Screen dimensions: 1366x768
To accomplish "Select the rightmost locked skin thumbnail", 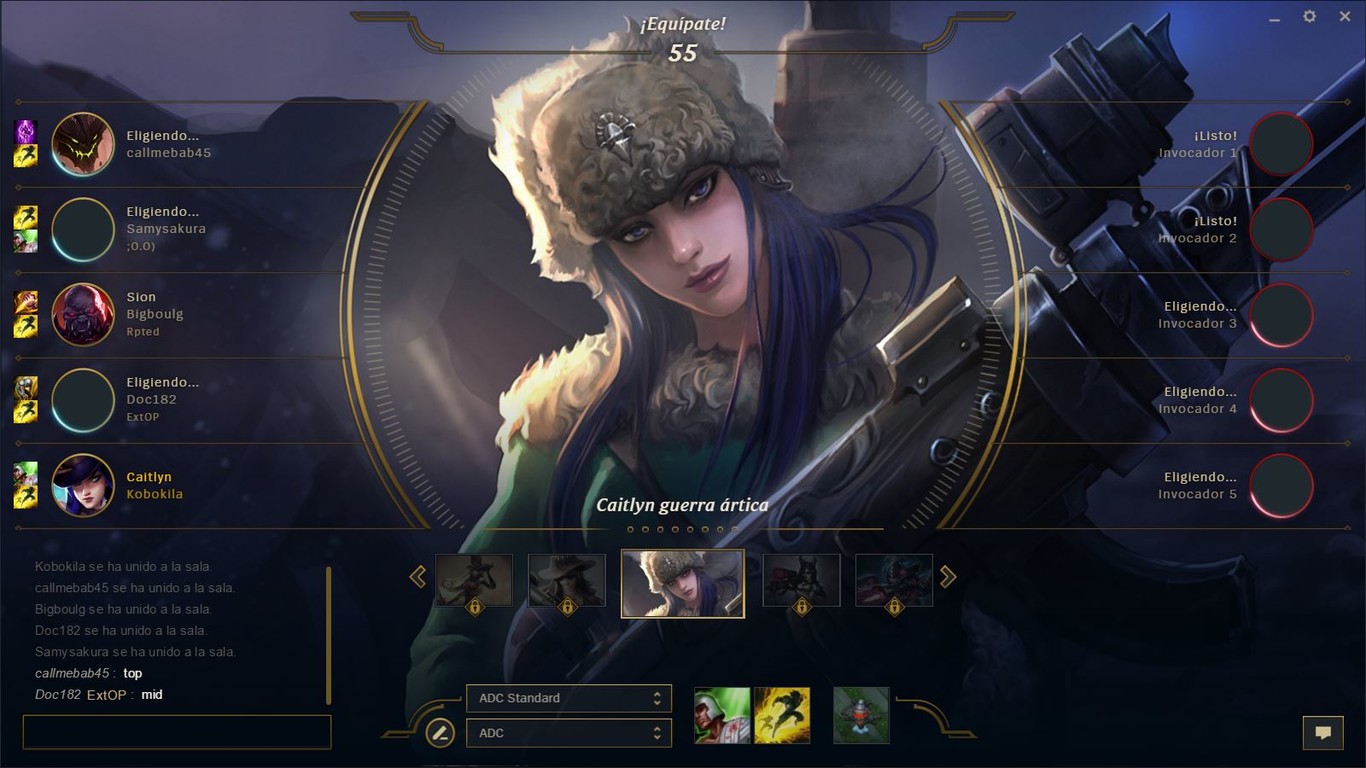I will tap(893, 580).
